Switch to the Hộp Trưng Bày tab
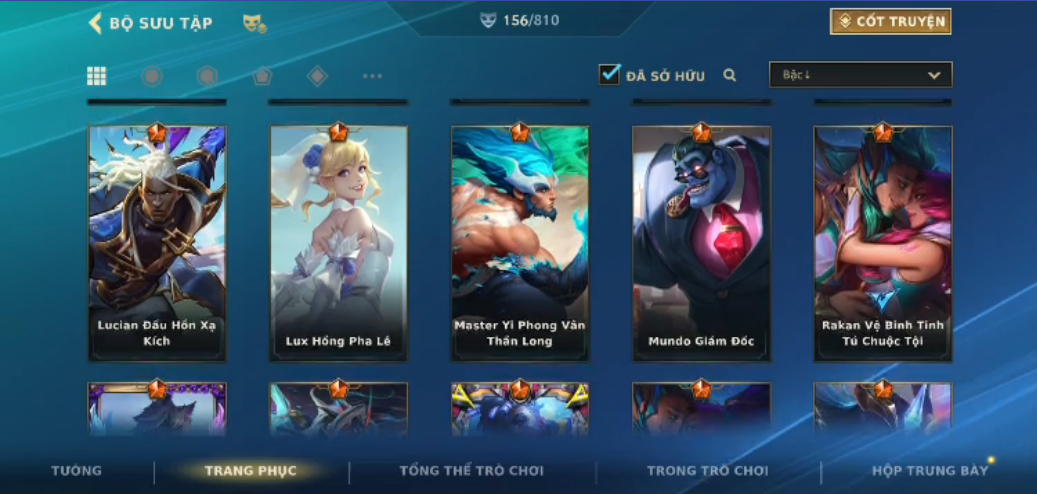 pyautogui.click(x=929, y=471)
